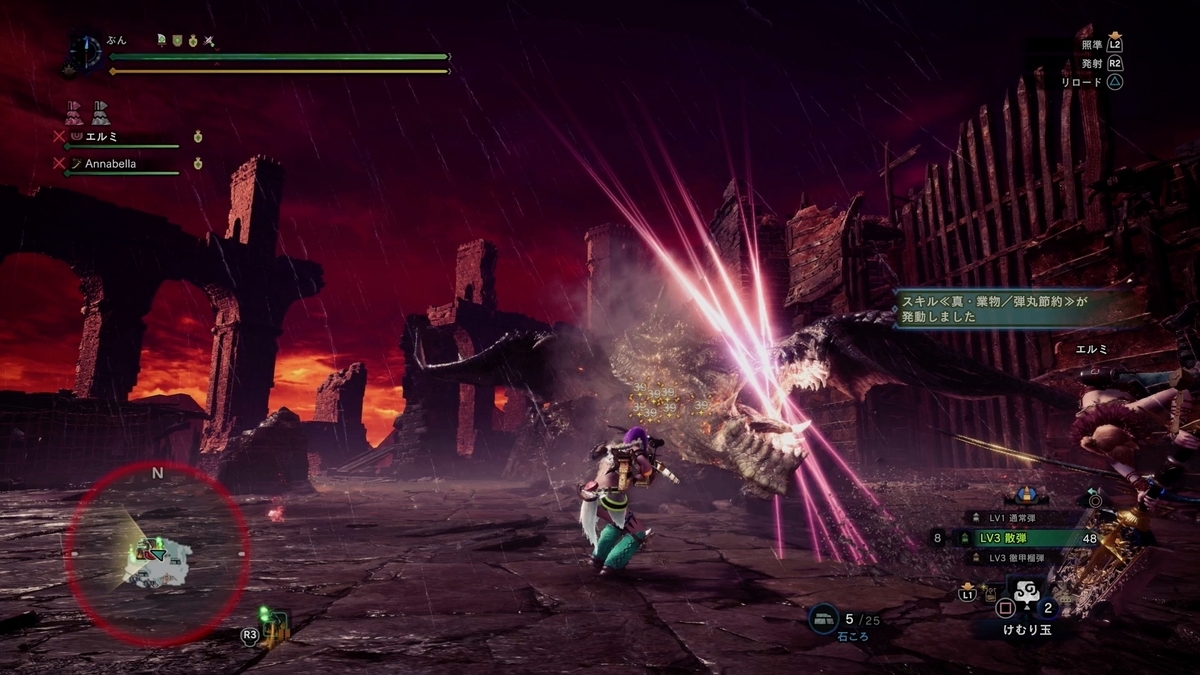This screenshot has width=1200, height=675.
Task: Click the 石ころ slinger ammo icon
Action: [x=824, y=620]
